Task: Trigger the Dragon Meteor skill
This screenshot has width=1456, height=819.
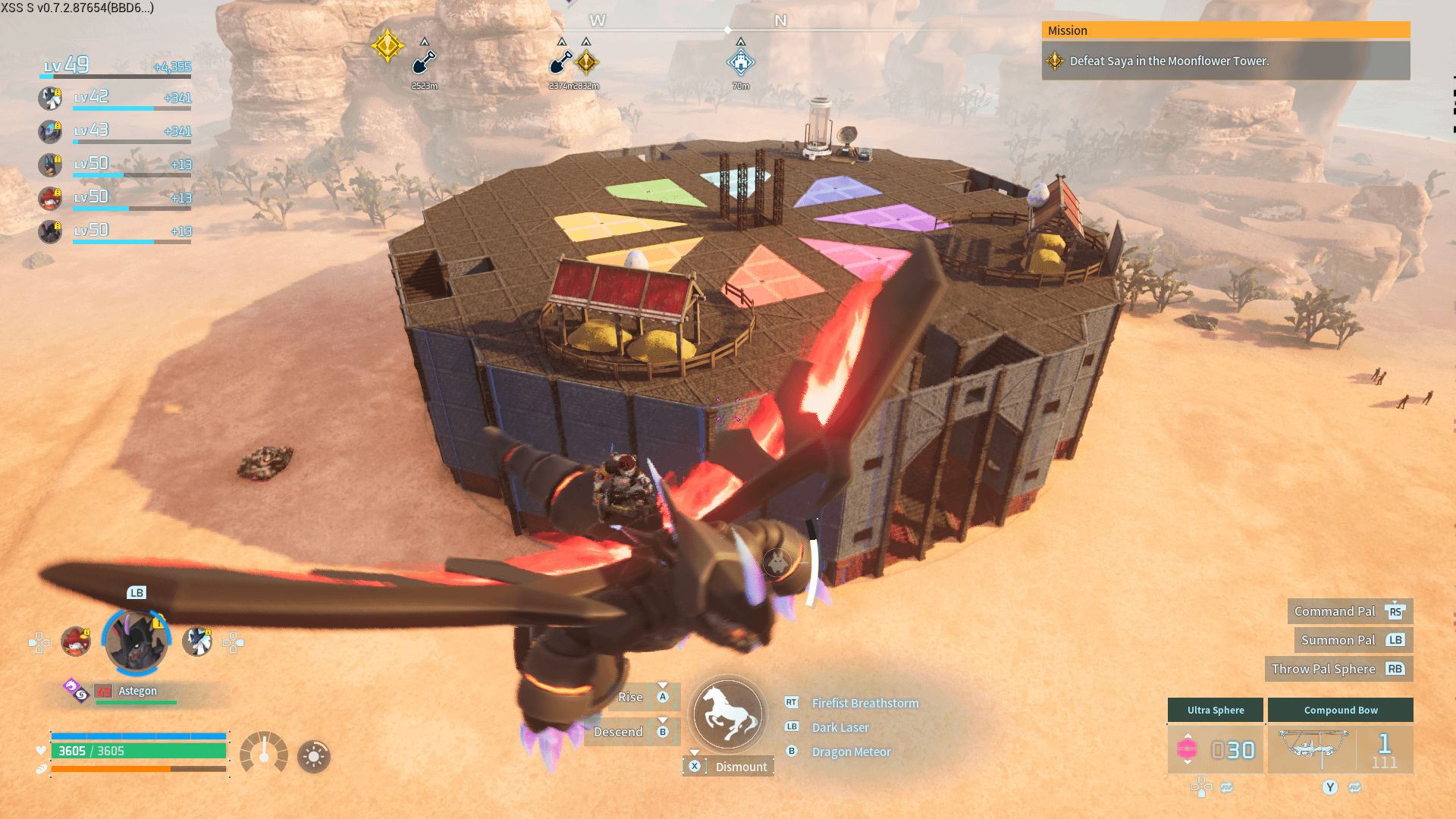Action: [x=851, y=752]
